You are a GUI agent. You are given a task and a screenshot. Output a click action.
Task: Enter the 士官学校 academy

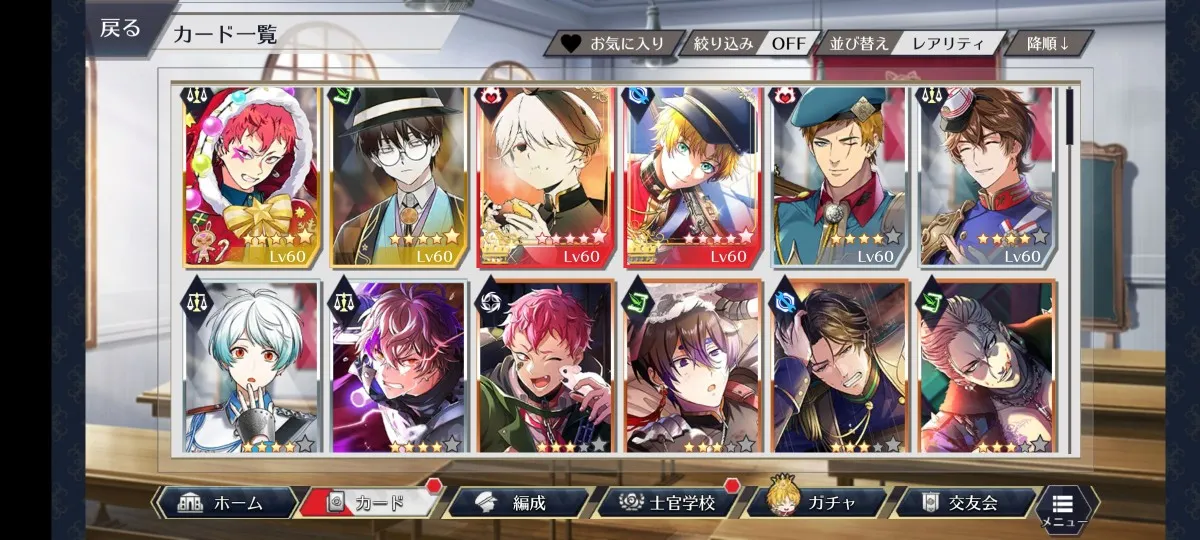668,503
